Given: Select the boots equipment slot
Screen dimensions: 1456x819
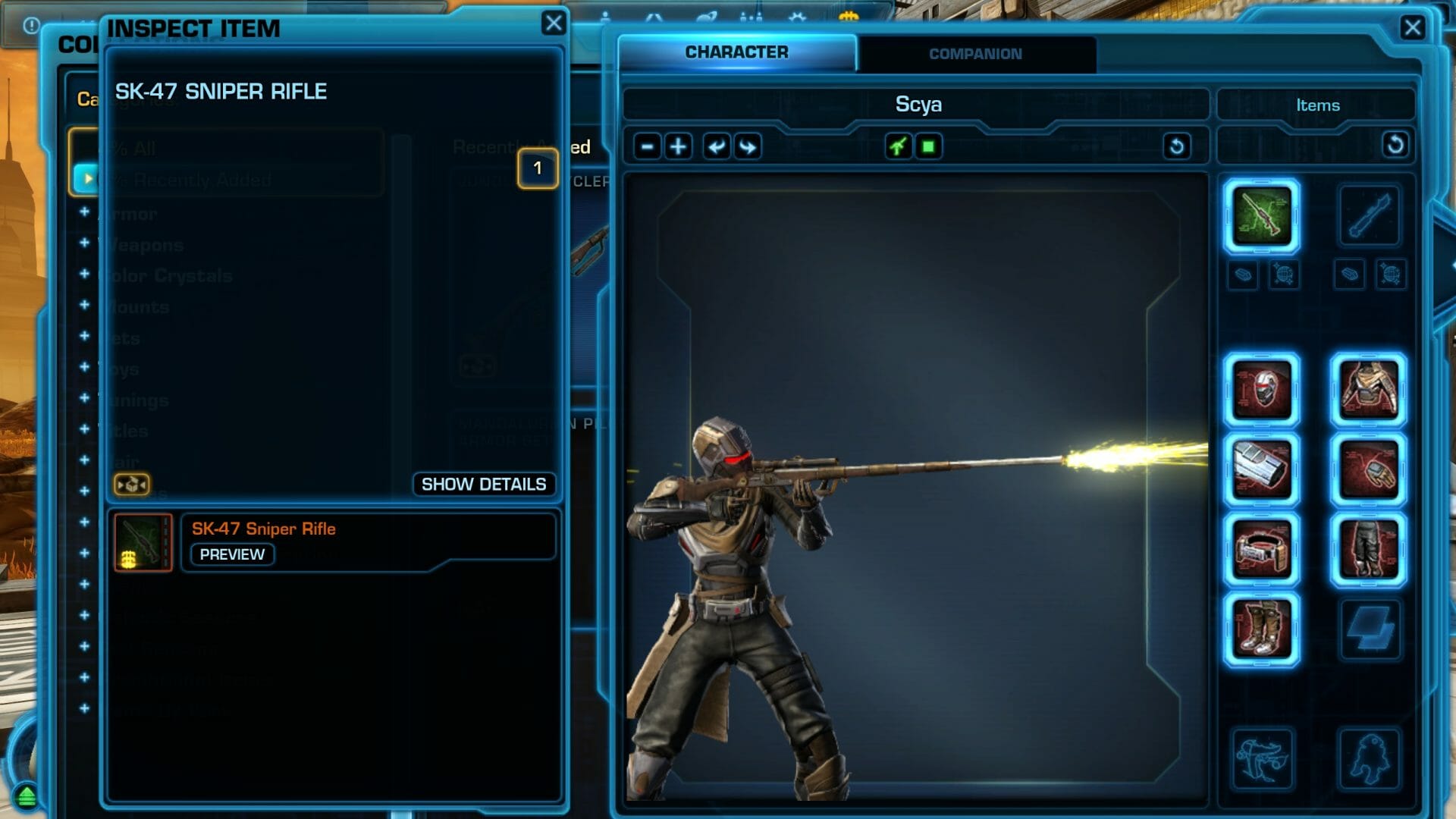Looking at the screenshot, I should pos(1261,629).
